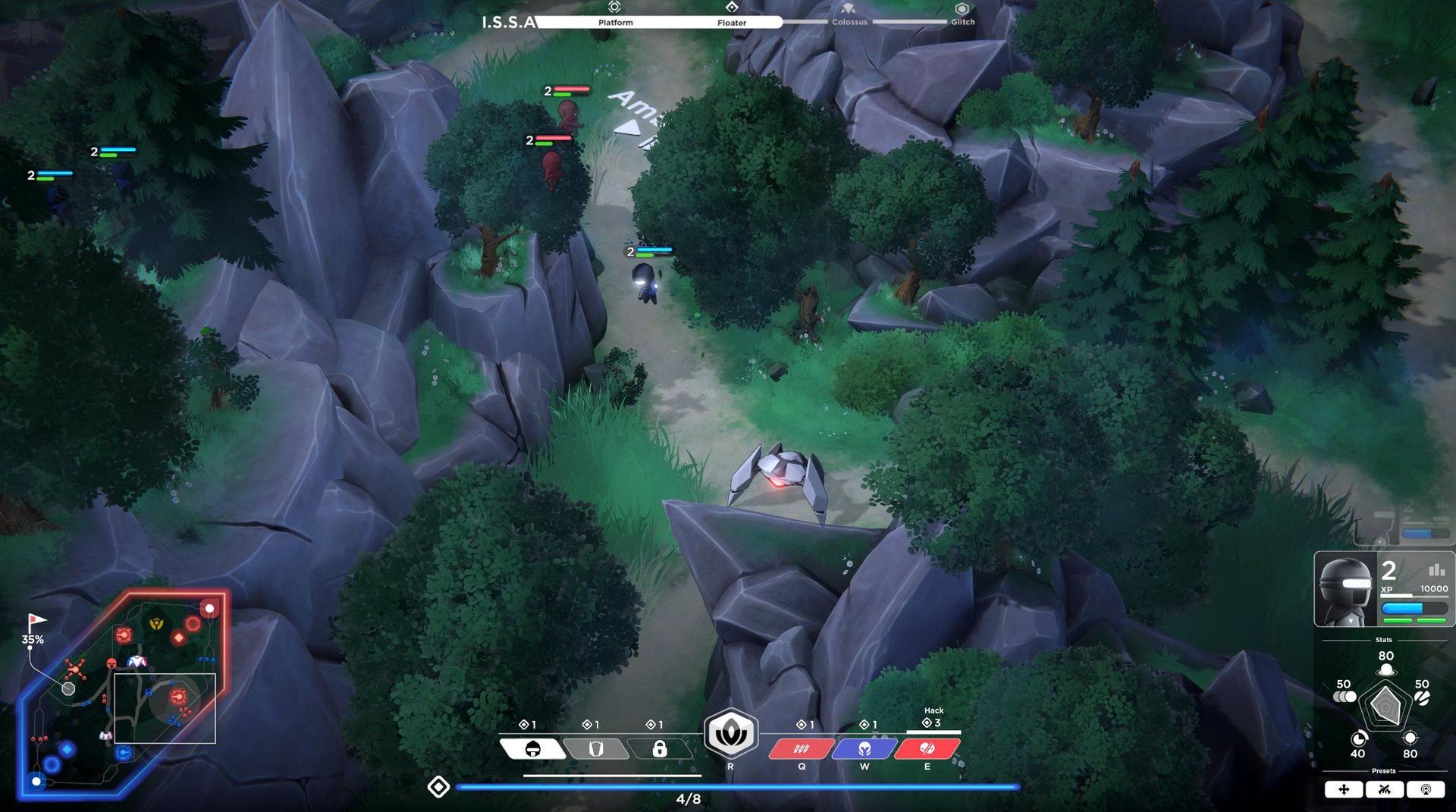Toggle the crossed-weapons combat preset

pos(1385,789)
